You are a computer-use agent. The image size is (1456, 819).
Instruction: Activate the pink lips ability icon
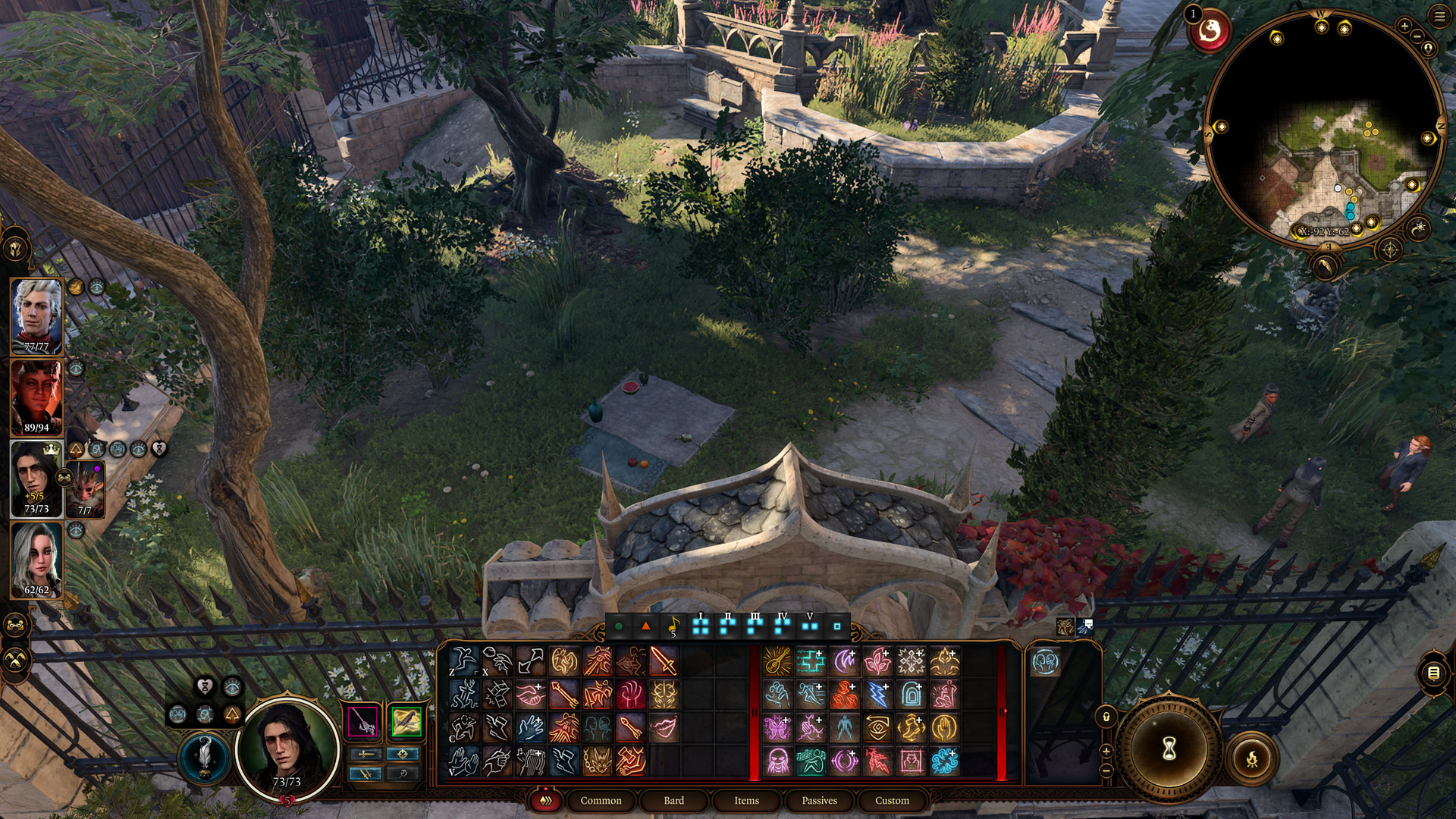coord(664,728)
